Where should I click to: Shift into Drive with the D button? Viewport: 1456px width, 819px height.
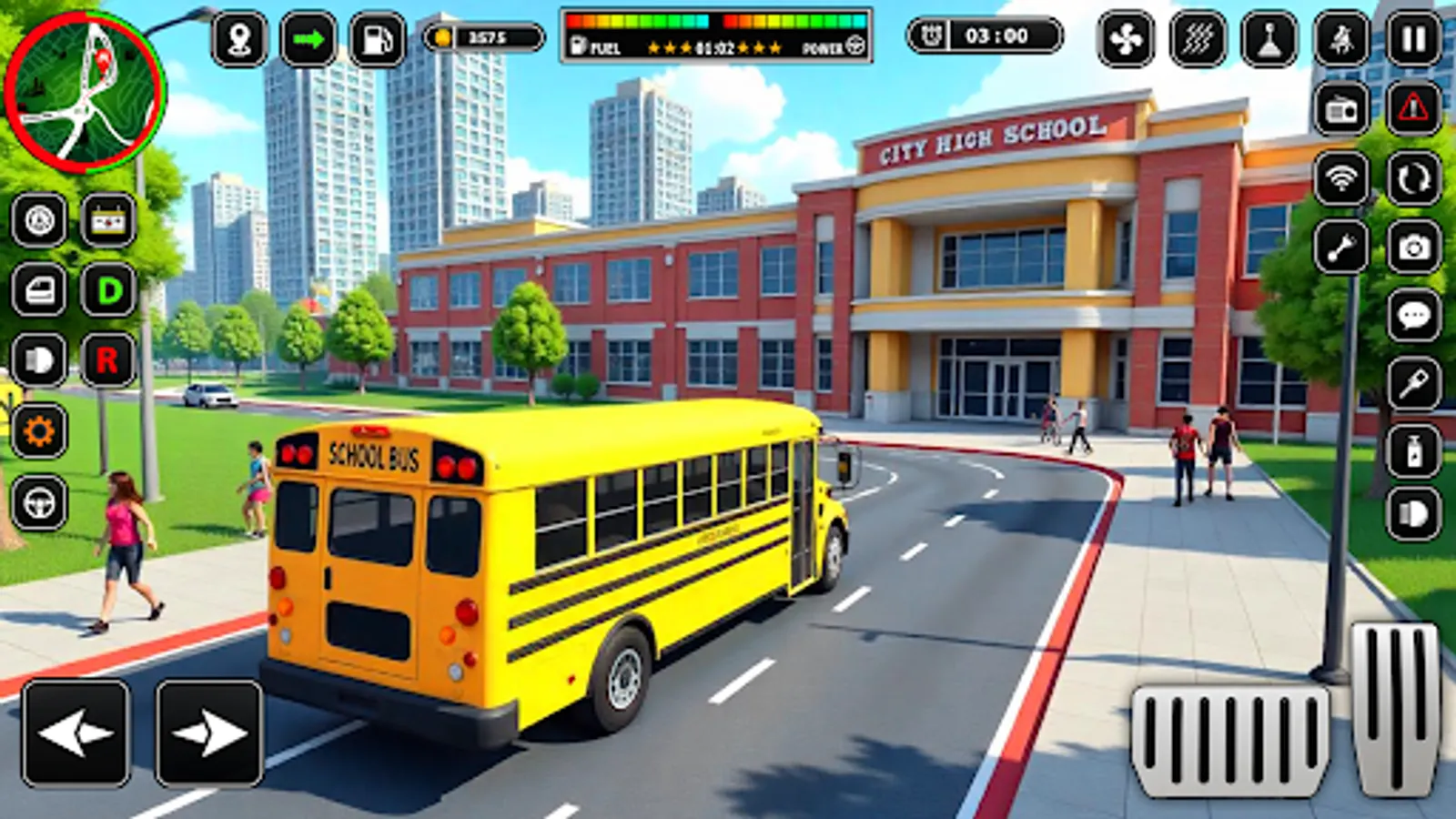(109, 289)
